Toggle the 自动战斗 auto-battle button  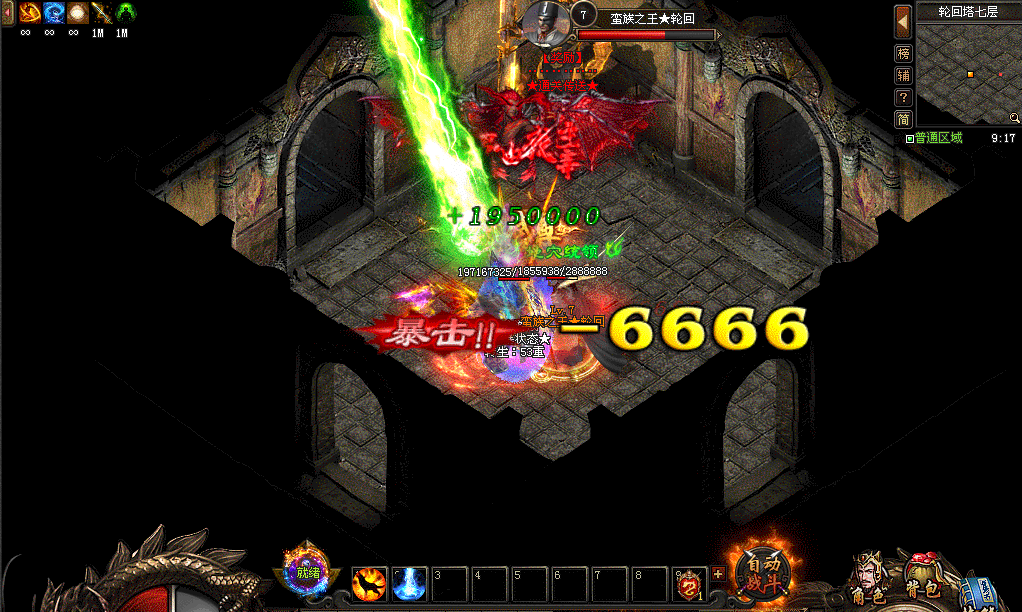click(765, 571)
